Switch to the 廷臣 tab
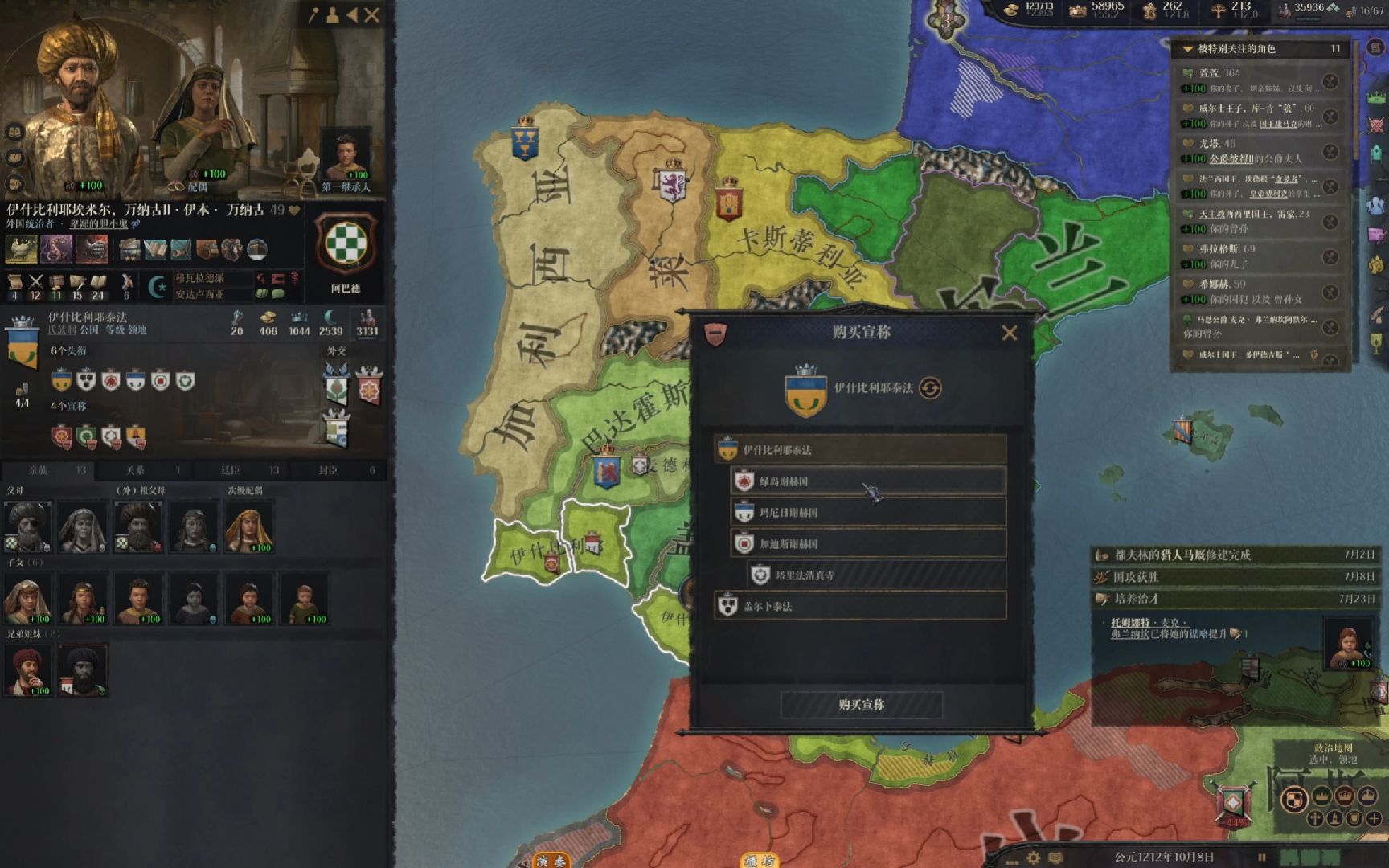1389x868 pixels. [240, 470]
